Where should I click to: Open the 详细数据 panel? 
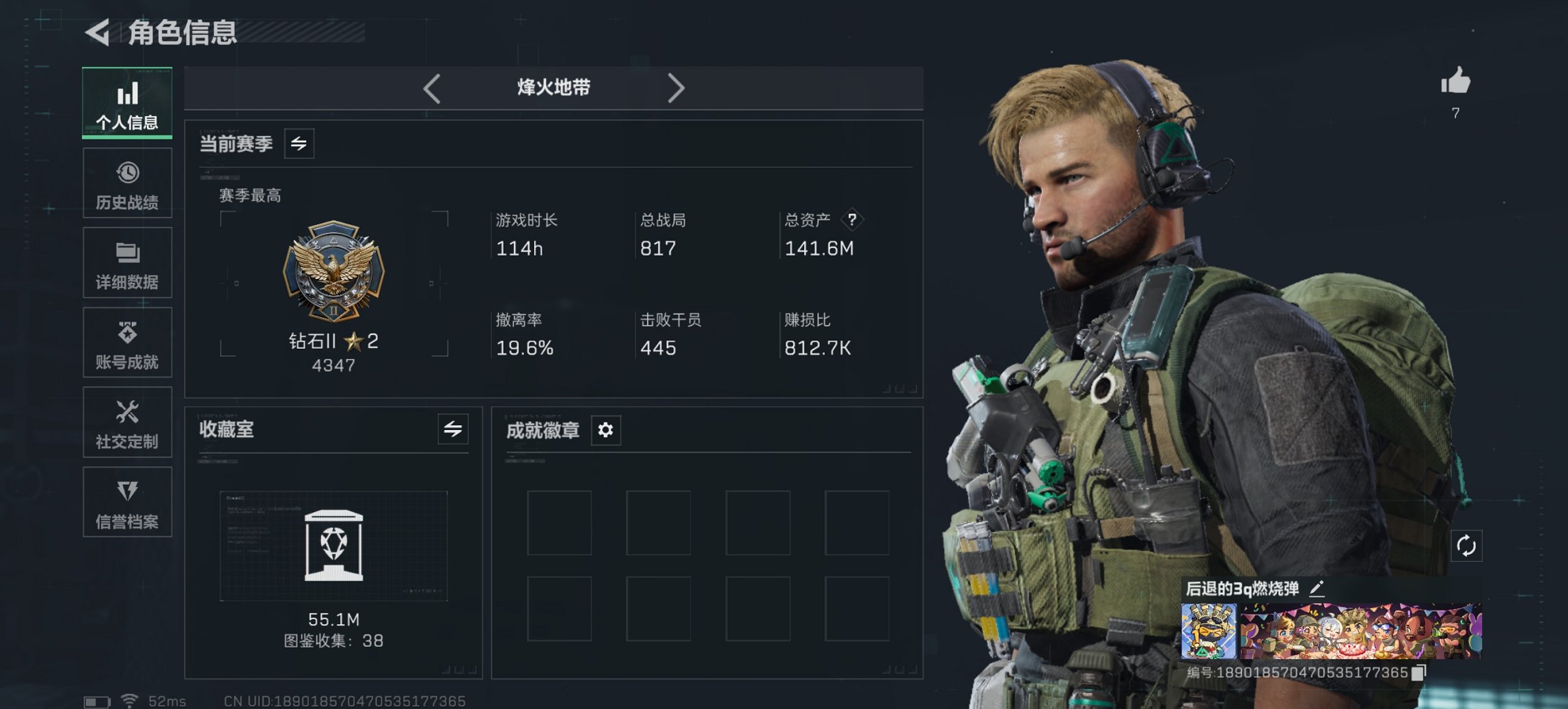pyautogui.click(x=127, y=263)
